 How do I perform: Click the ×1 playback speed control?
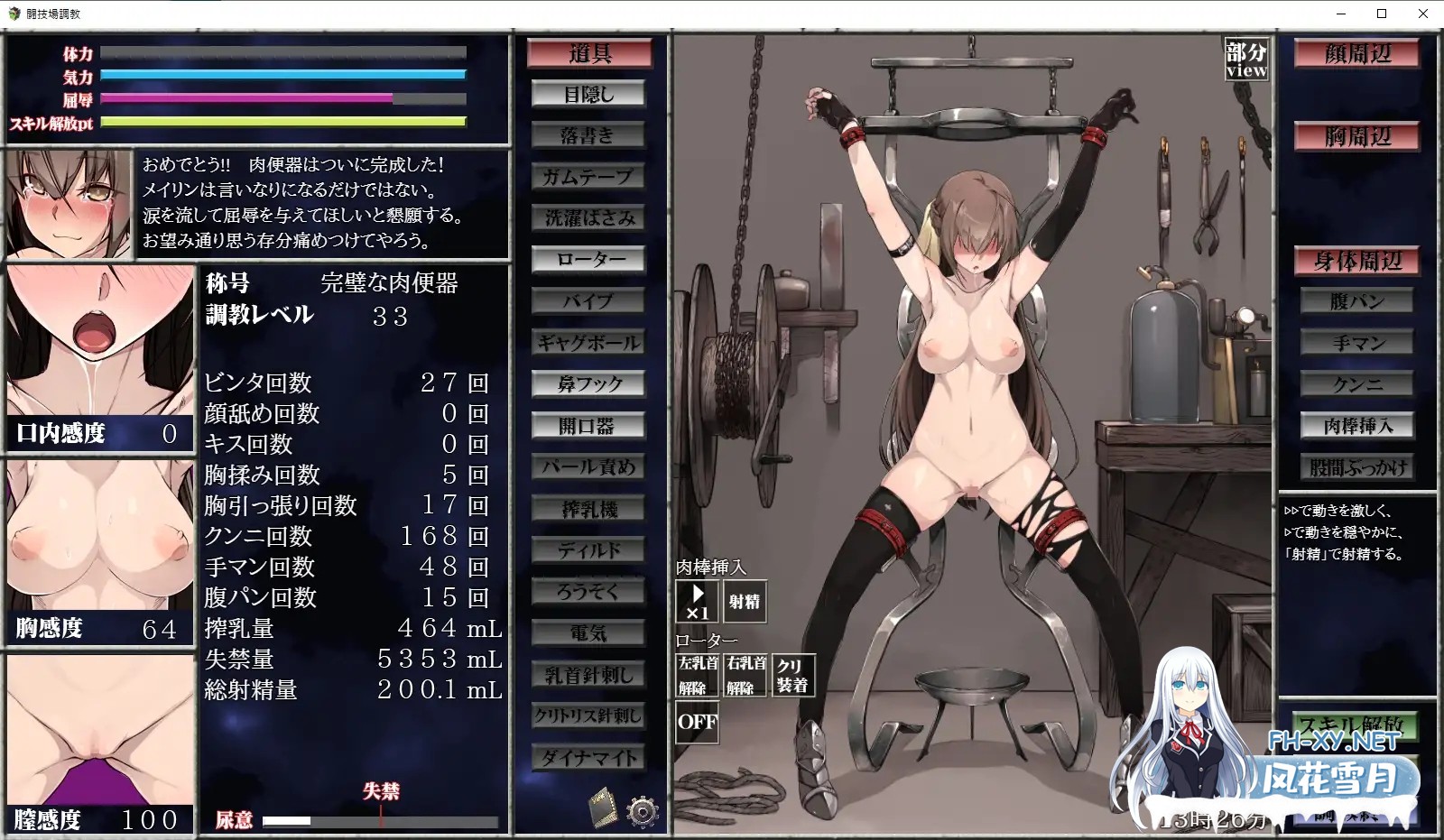point(696,601)
